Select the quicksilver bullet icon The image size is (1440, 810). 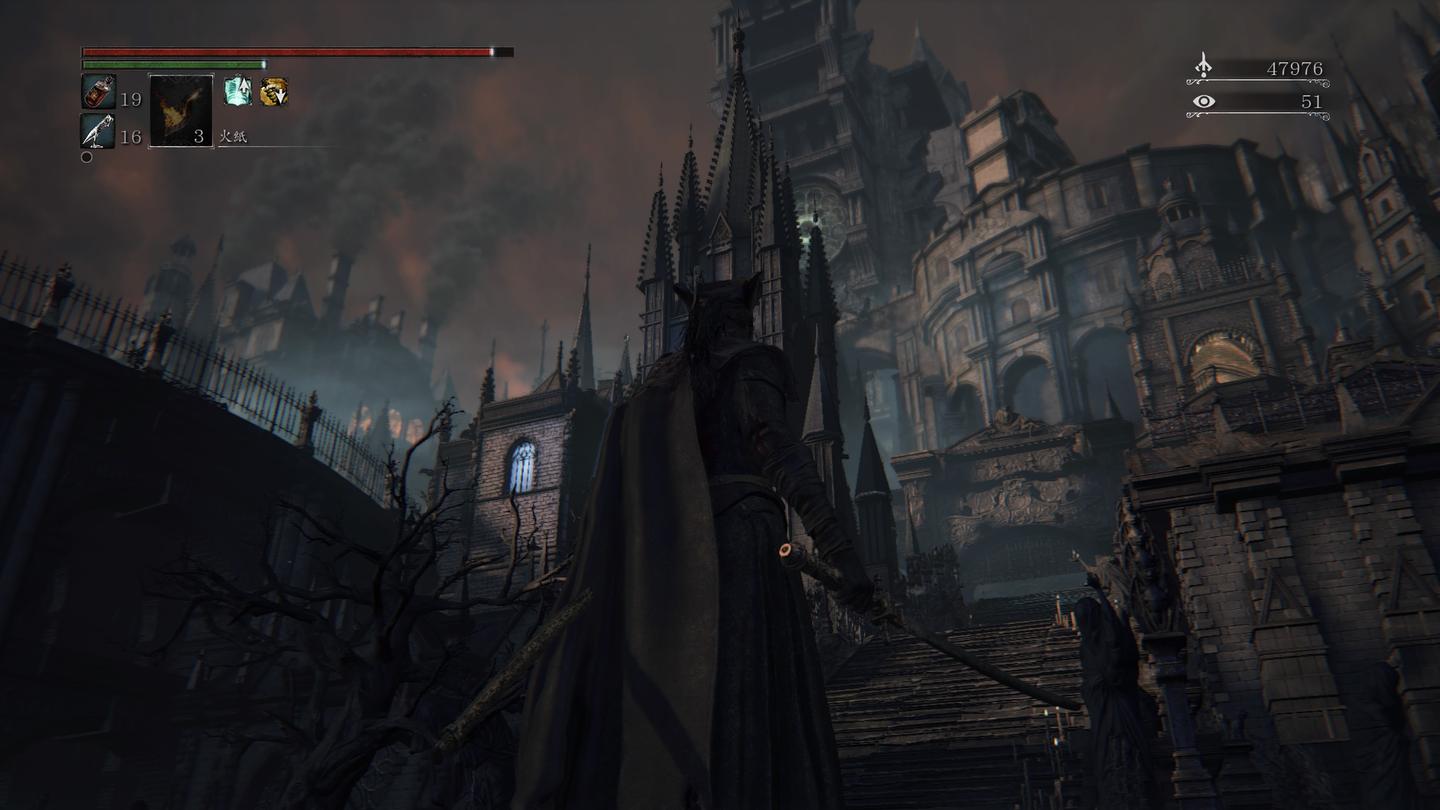click(98, 131)
